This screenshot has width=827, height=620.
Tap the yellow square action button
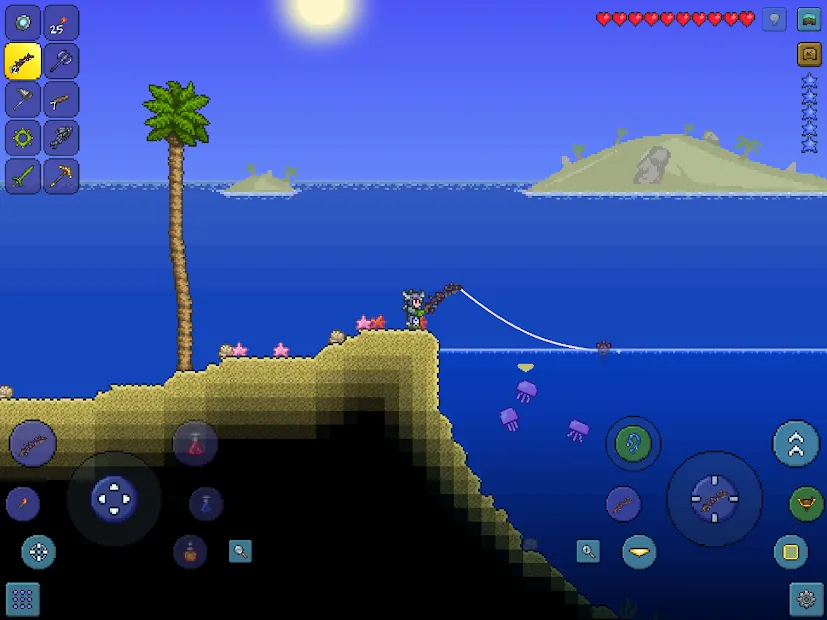(791, 551)
